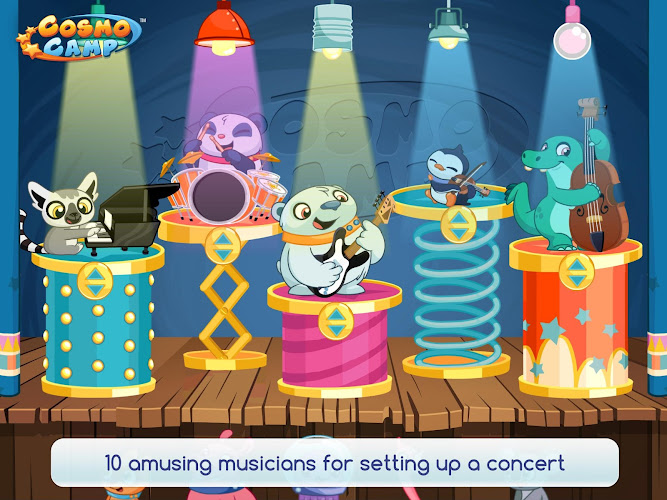The image size is (667, 500).
Task: Tap the up-down arrow button under the seal guitarist
Action: pyautogui.click(x=334, y=321)
